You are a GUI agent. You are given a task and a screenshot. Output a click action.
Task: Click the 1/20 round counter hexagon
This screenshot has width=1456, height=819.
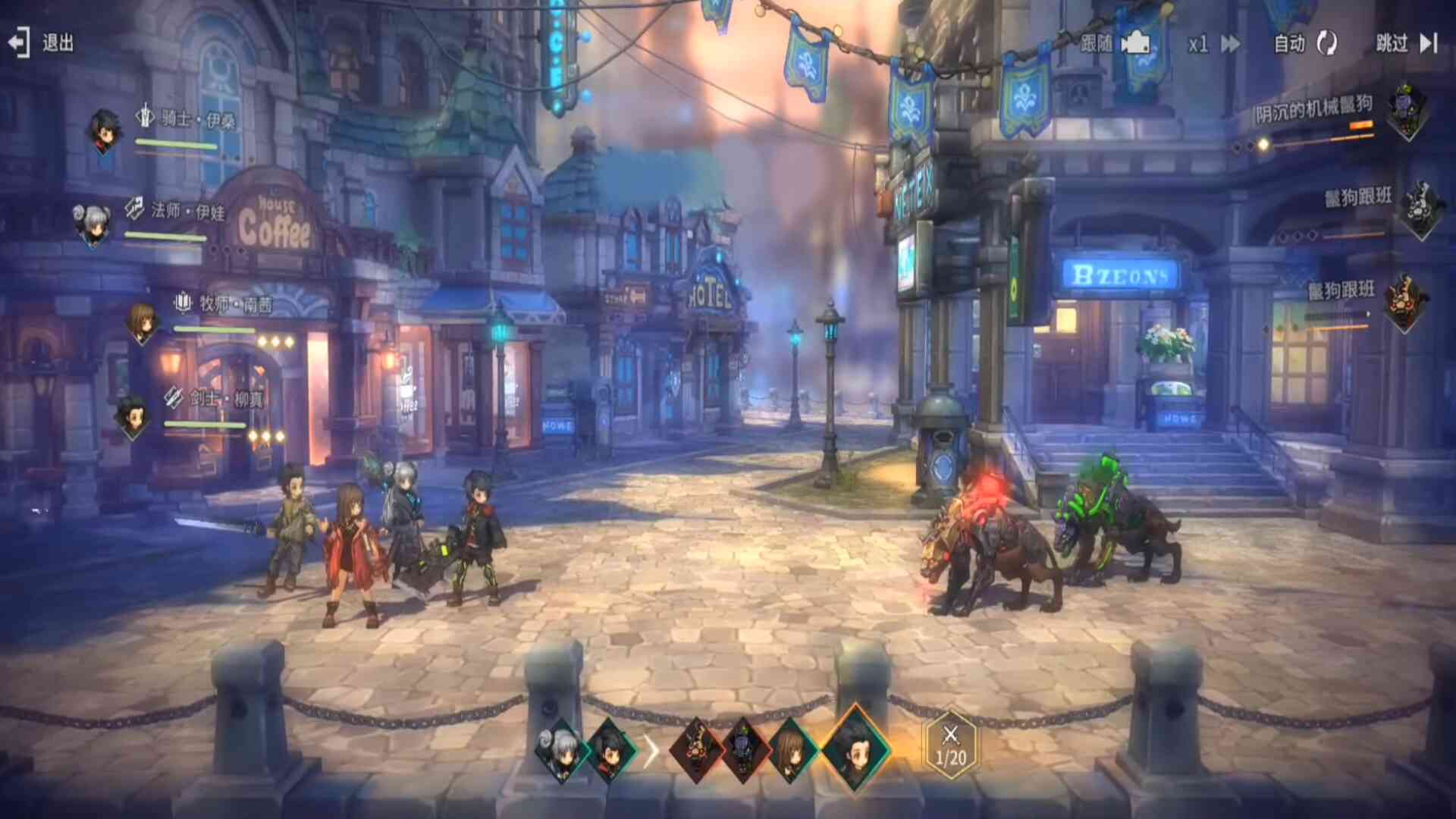[x=951, y=745]
